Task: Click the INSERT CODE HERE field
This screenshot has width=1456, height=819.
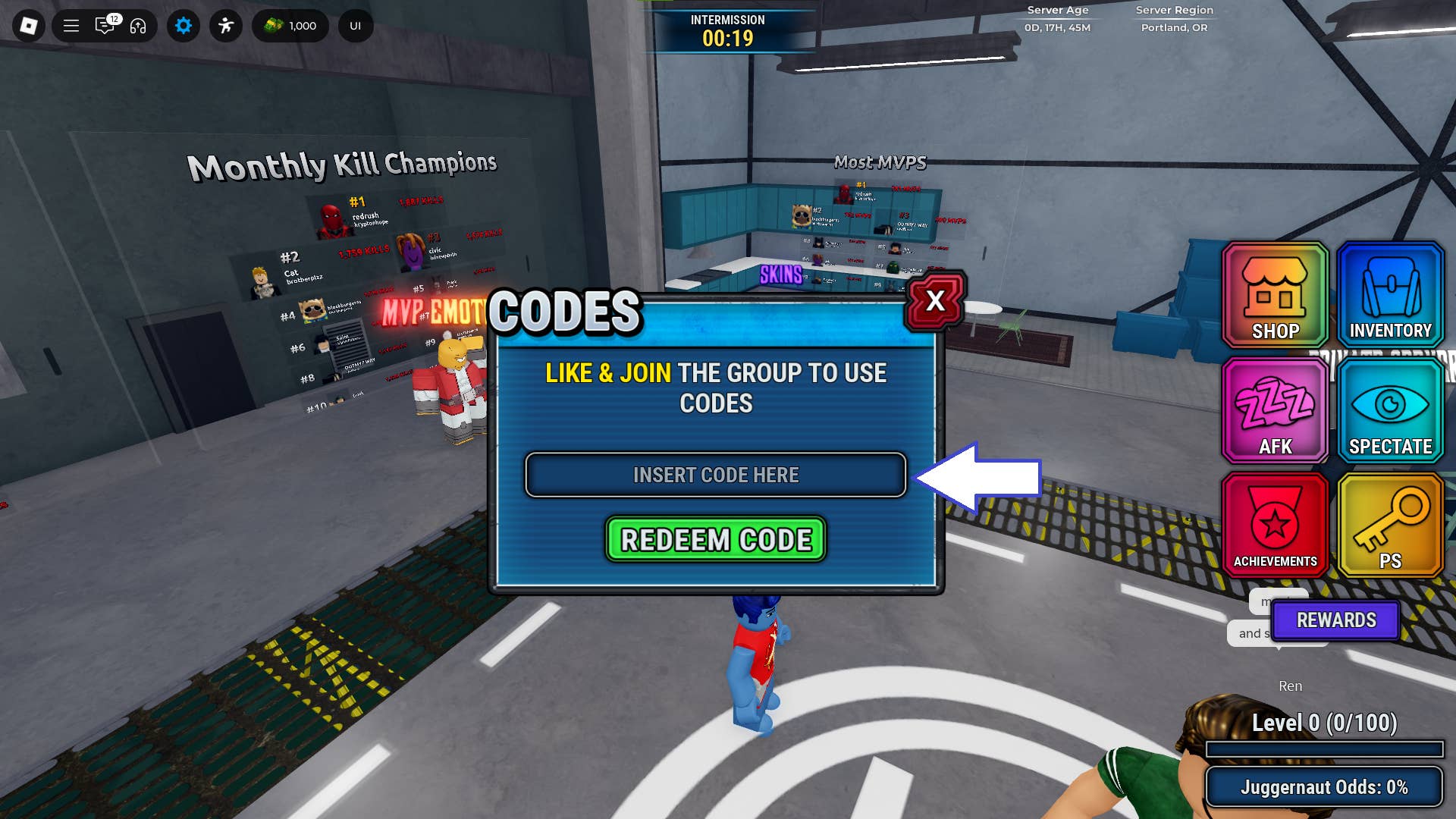Action: tap(716, 475)
